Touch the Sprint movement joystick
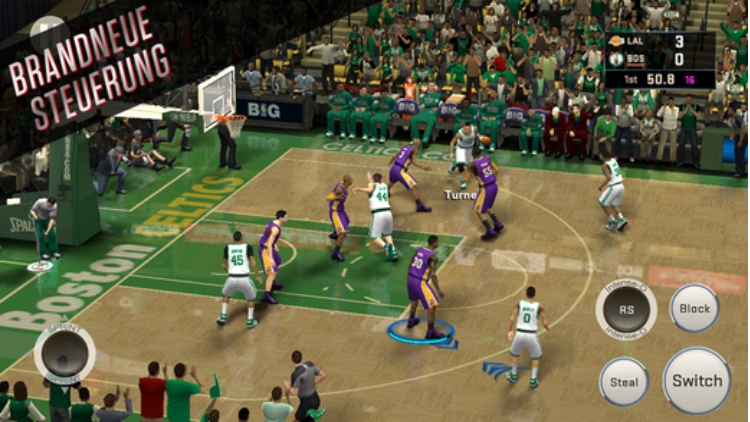 coord(64,354)
